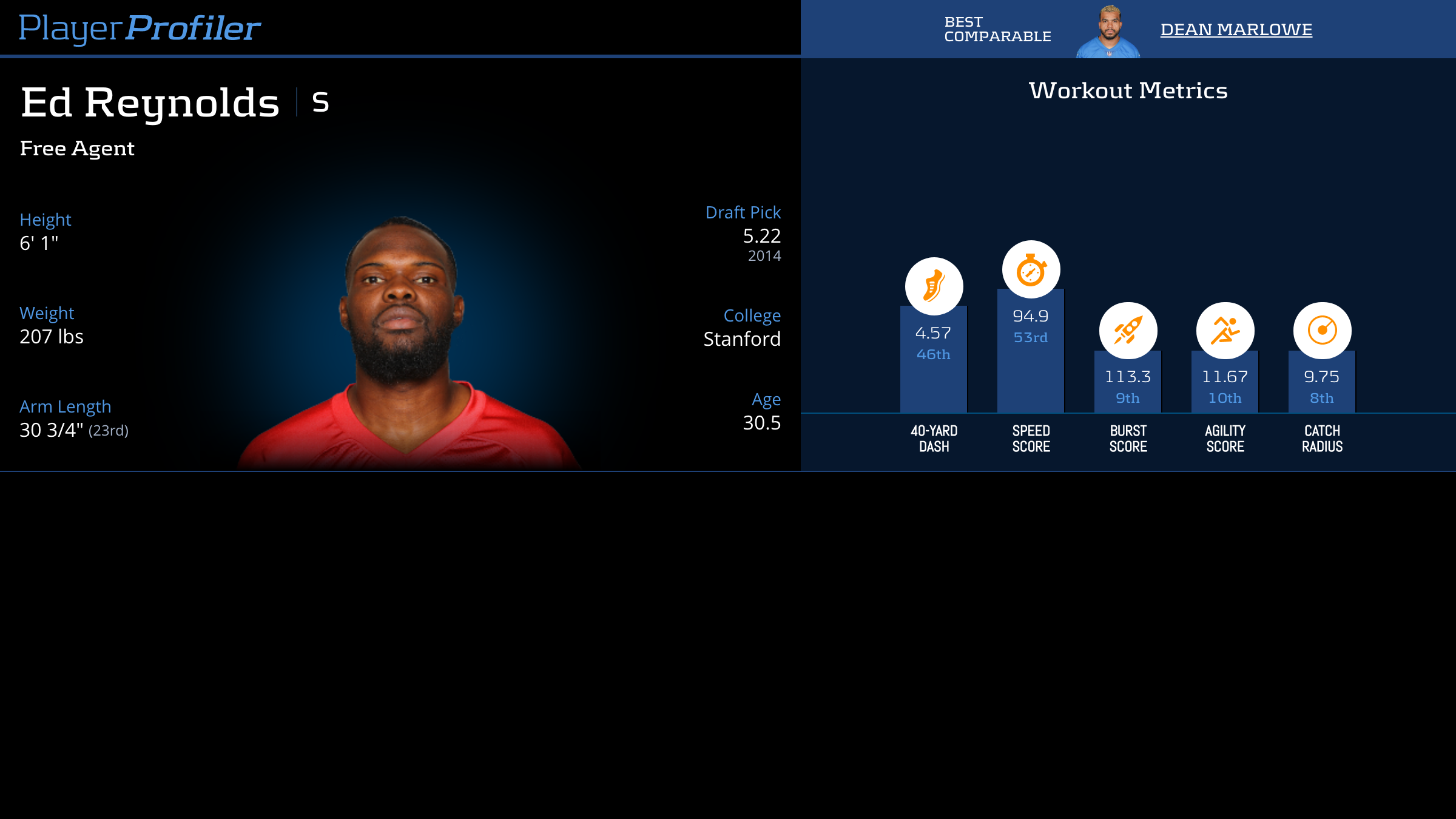Click the Catch Radius target icon

click(x=1322, y=331)
